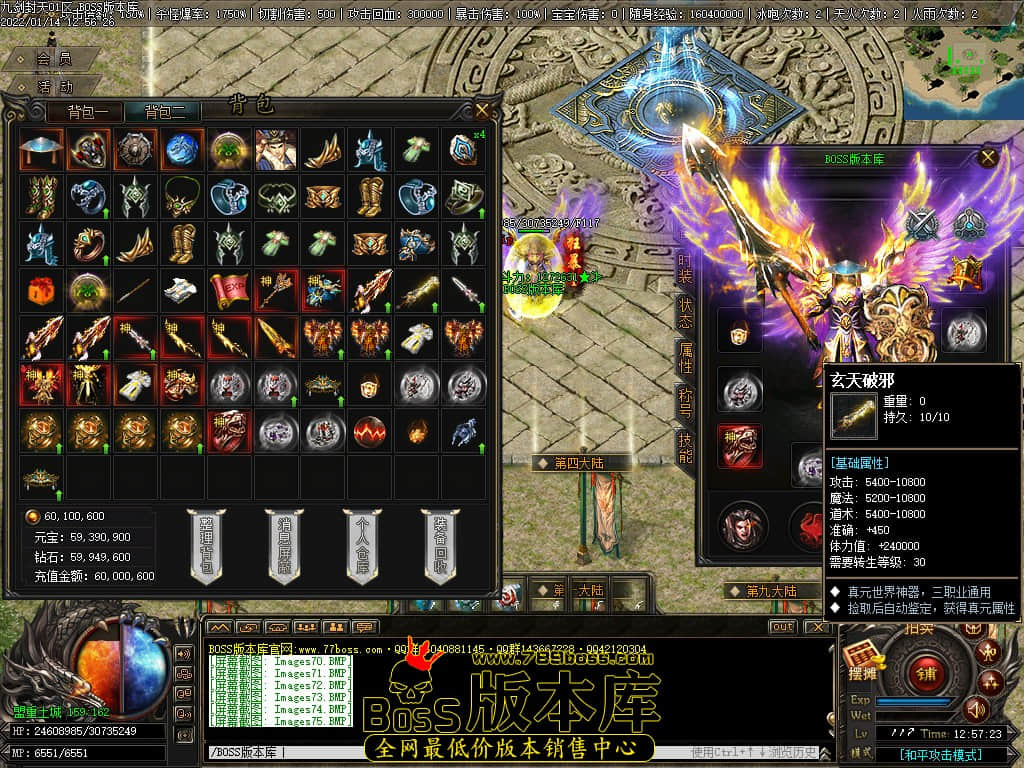The height and width of the screenshot is (768, 1024).
Task: Open the 活动 events menu
Action: 54,87
